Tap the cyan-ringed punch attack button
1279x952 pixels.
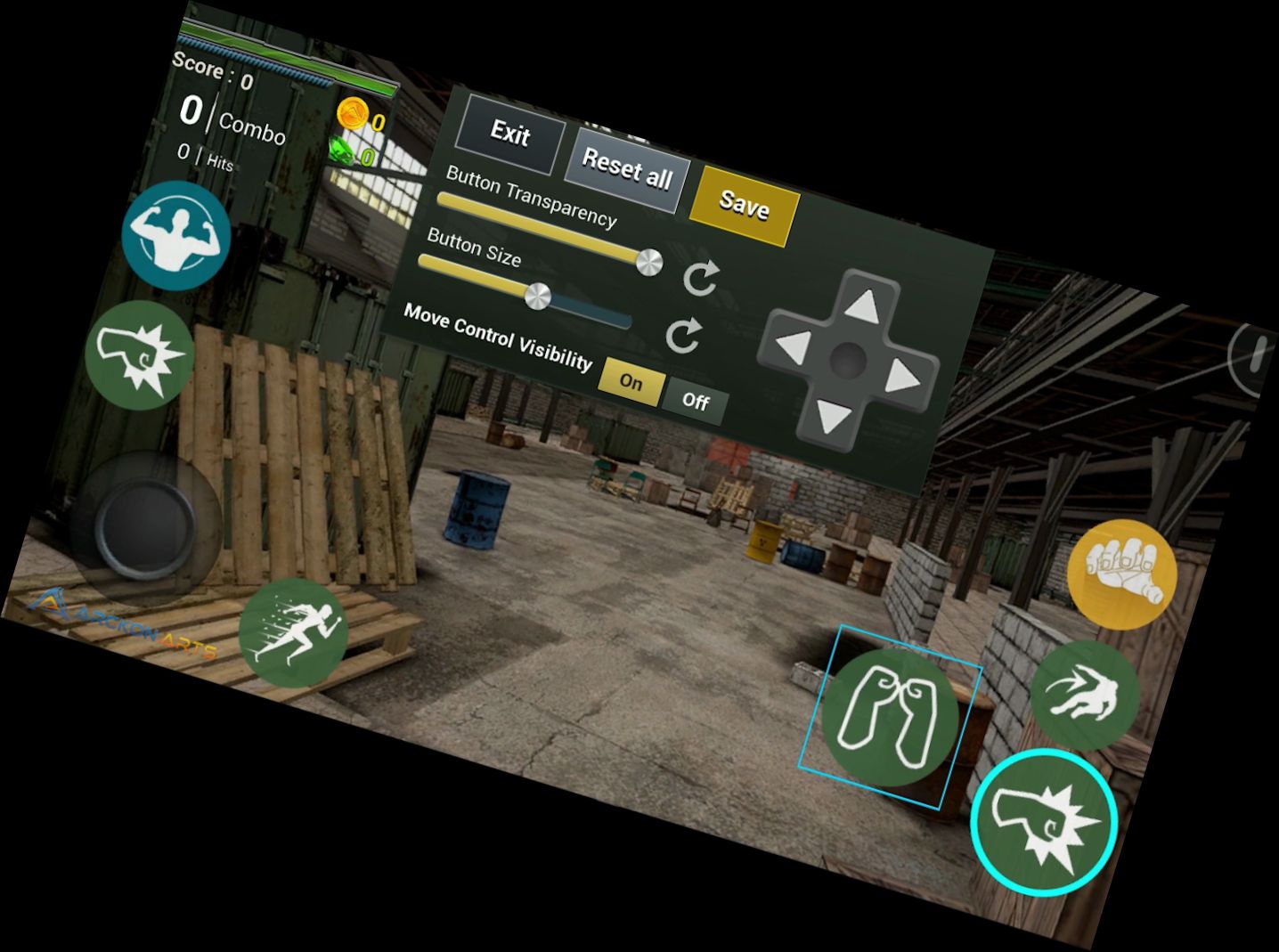1043,822
